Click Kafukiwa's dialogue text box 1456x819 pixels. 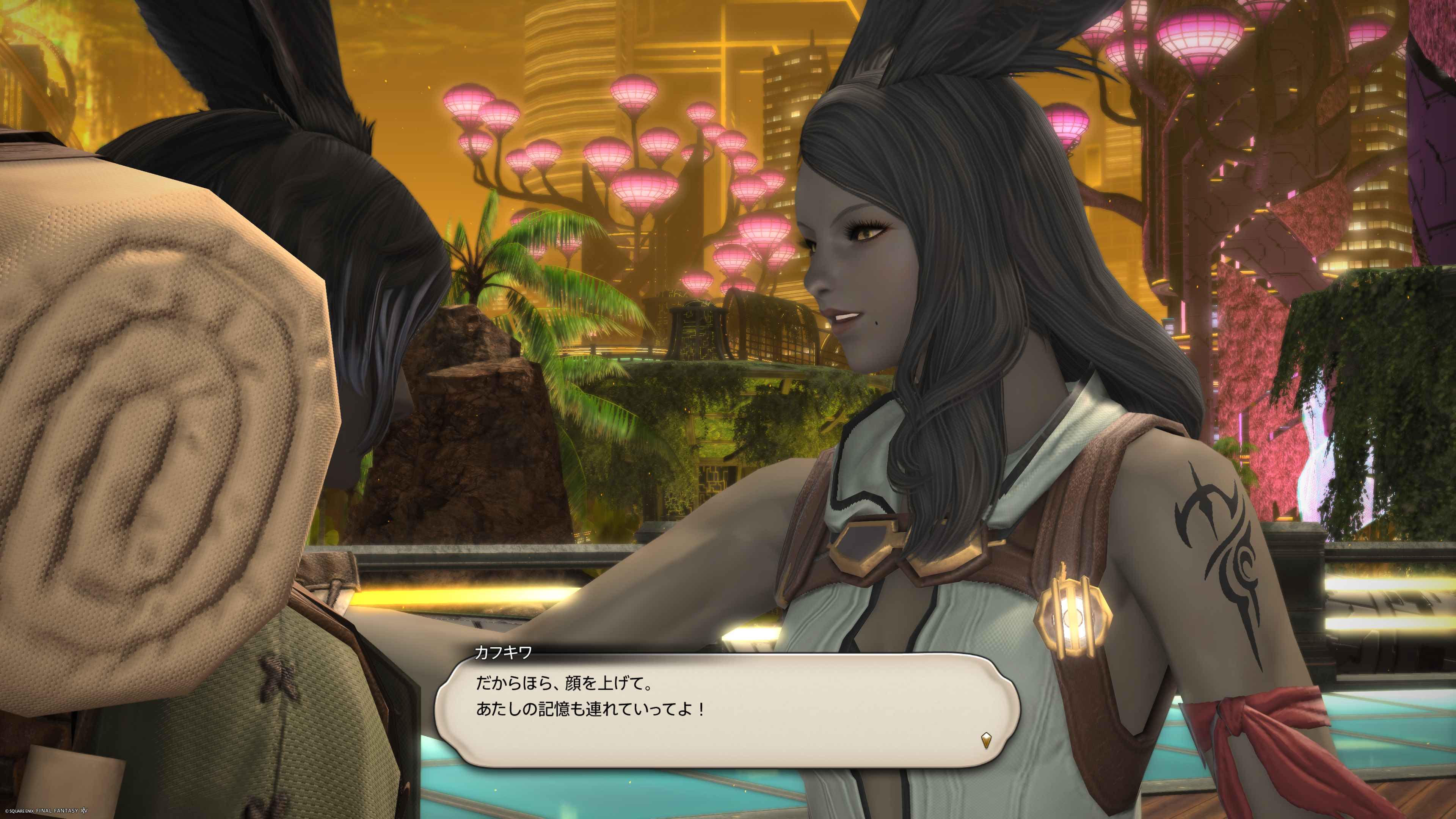(727, 710)
